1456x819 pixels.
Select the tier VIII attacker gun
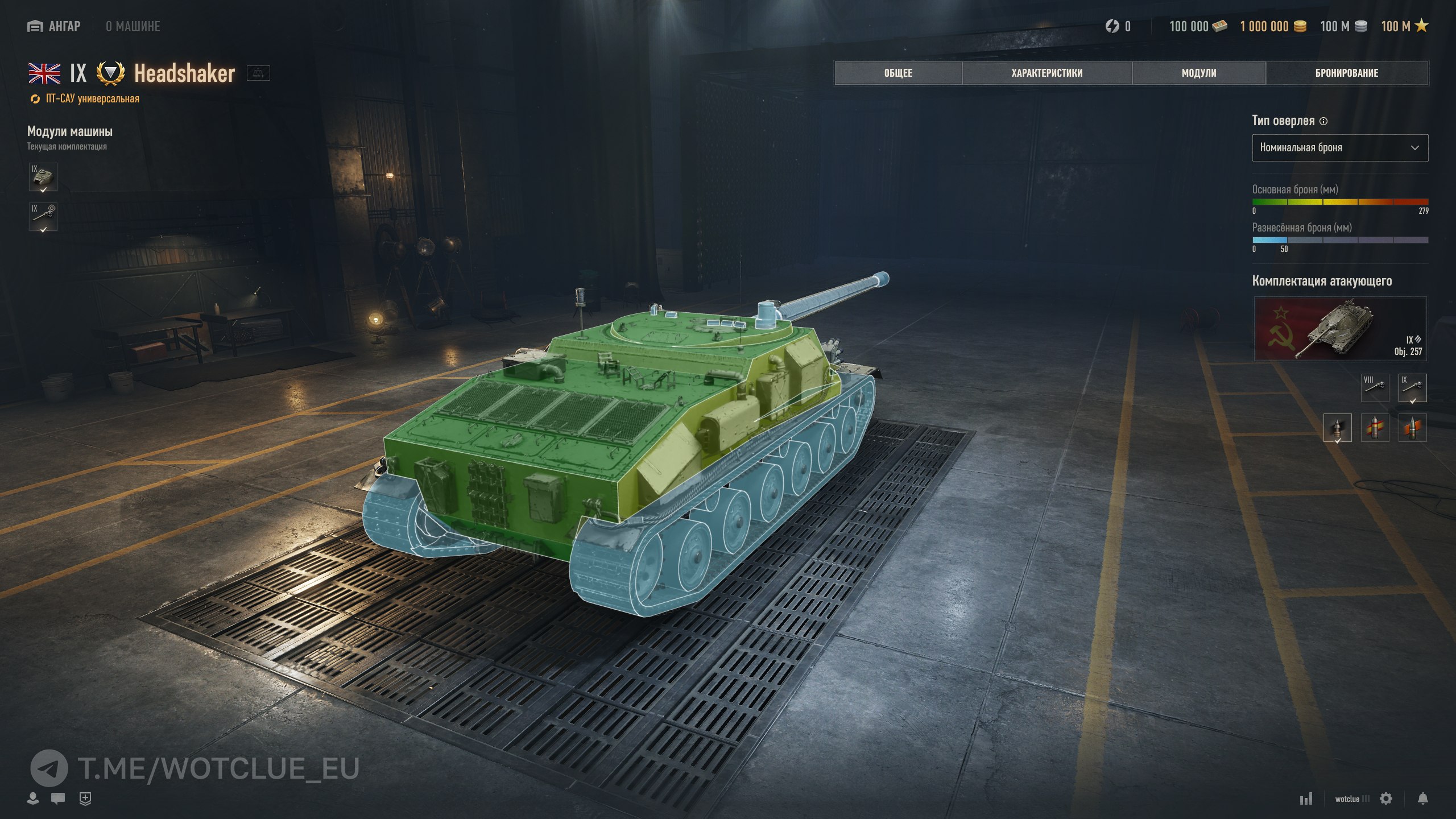pos(1375,387)
